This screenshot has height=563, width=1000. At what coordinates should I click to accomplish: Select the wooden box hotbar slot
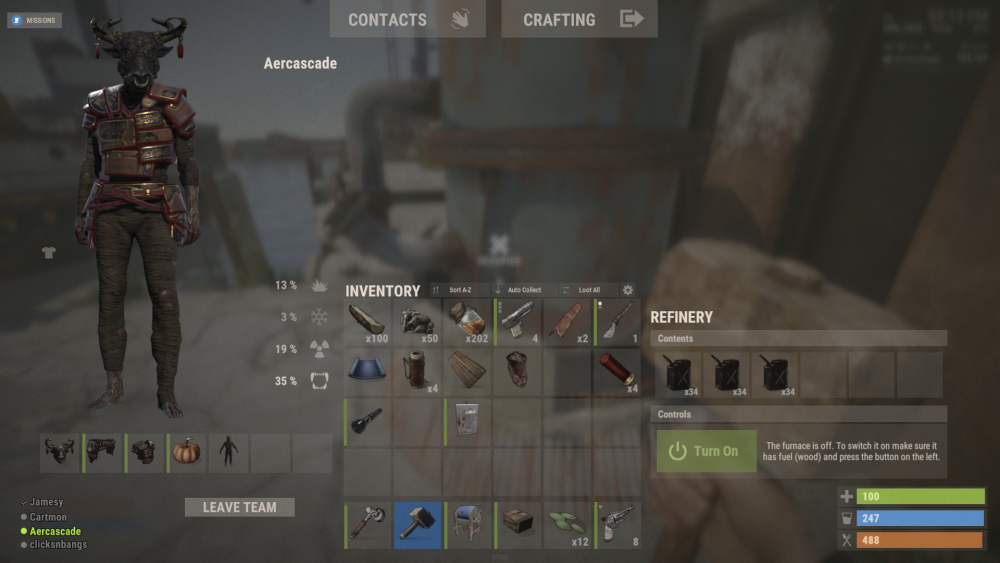point(517,525)
